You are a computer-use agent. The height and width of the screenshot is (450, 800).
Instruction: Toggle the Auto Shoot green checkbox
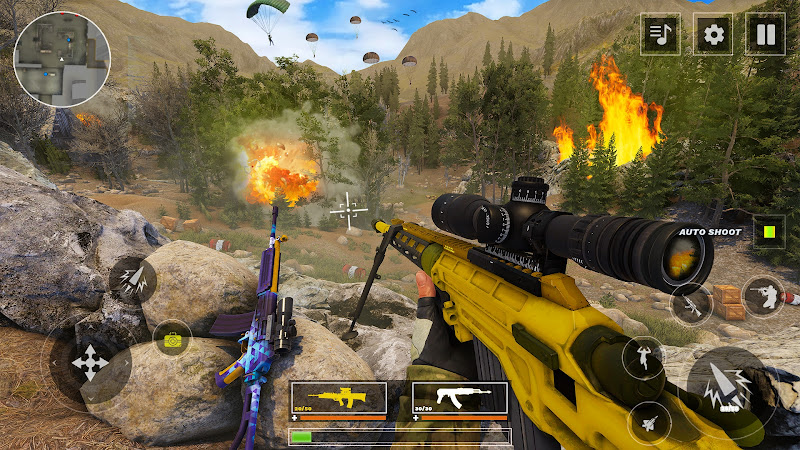pyautogui.click(x=768, y=232)
